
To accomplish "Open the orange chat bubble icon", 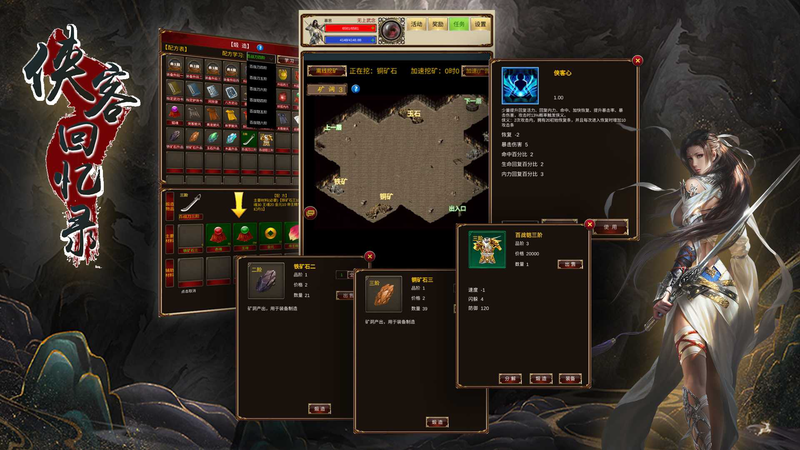I will point(310,212).
